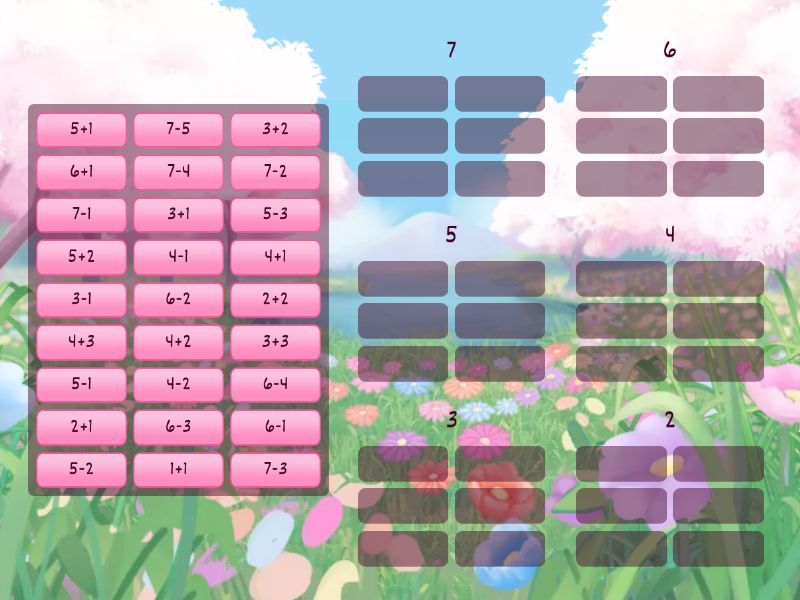Viewport: 800px width, 600px height.
Task: Select the 7-4 card
Action: coord(178,172)
